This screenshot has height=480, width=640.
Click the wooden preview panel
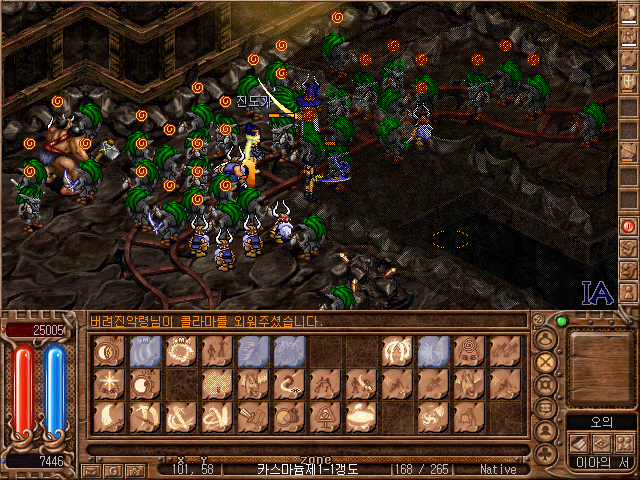(x=601, y=368)
